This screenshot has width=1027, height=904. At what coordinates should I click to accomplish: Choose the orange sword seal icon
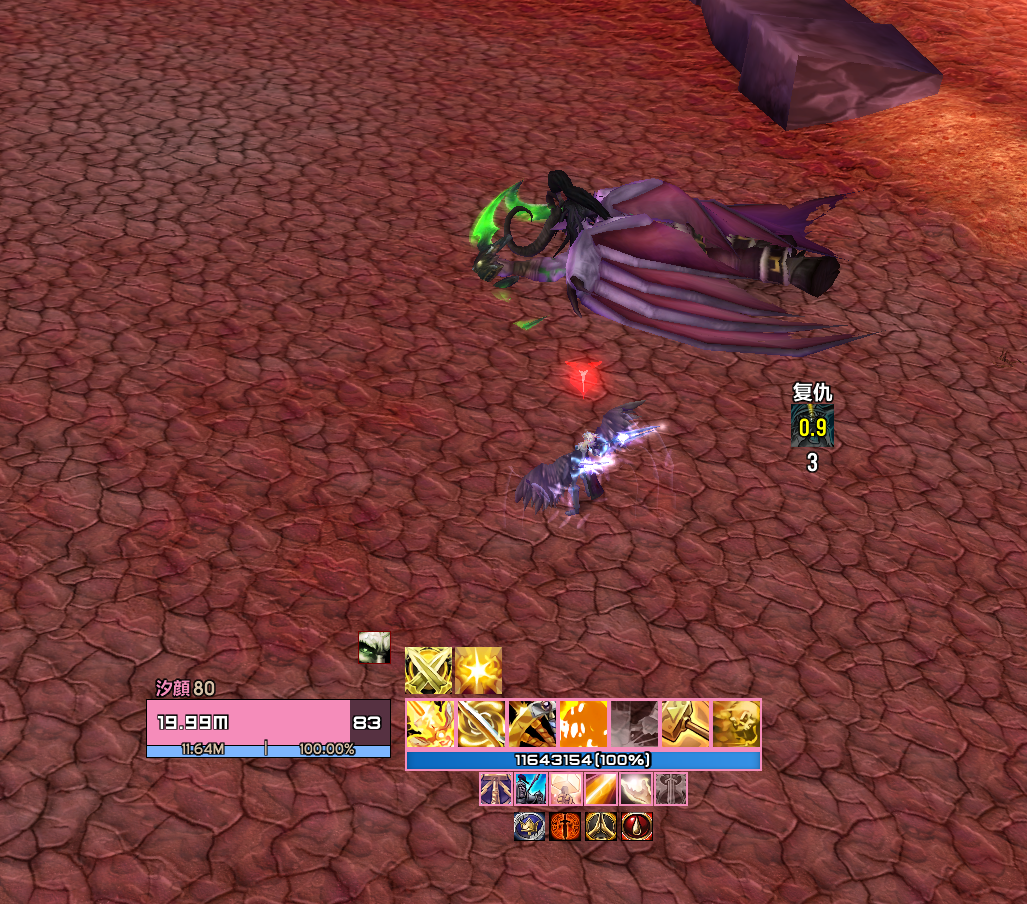click(x=565, y=826)
